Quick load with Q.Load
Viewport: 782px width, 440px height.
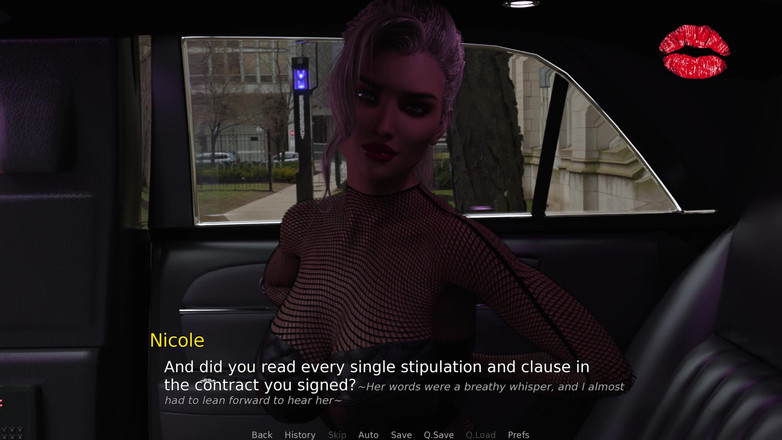(x=480, y=435)
